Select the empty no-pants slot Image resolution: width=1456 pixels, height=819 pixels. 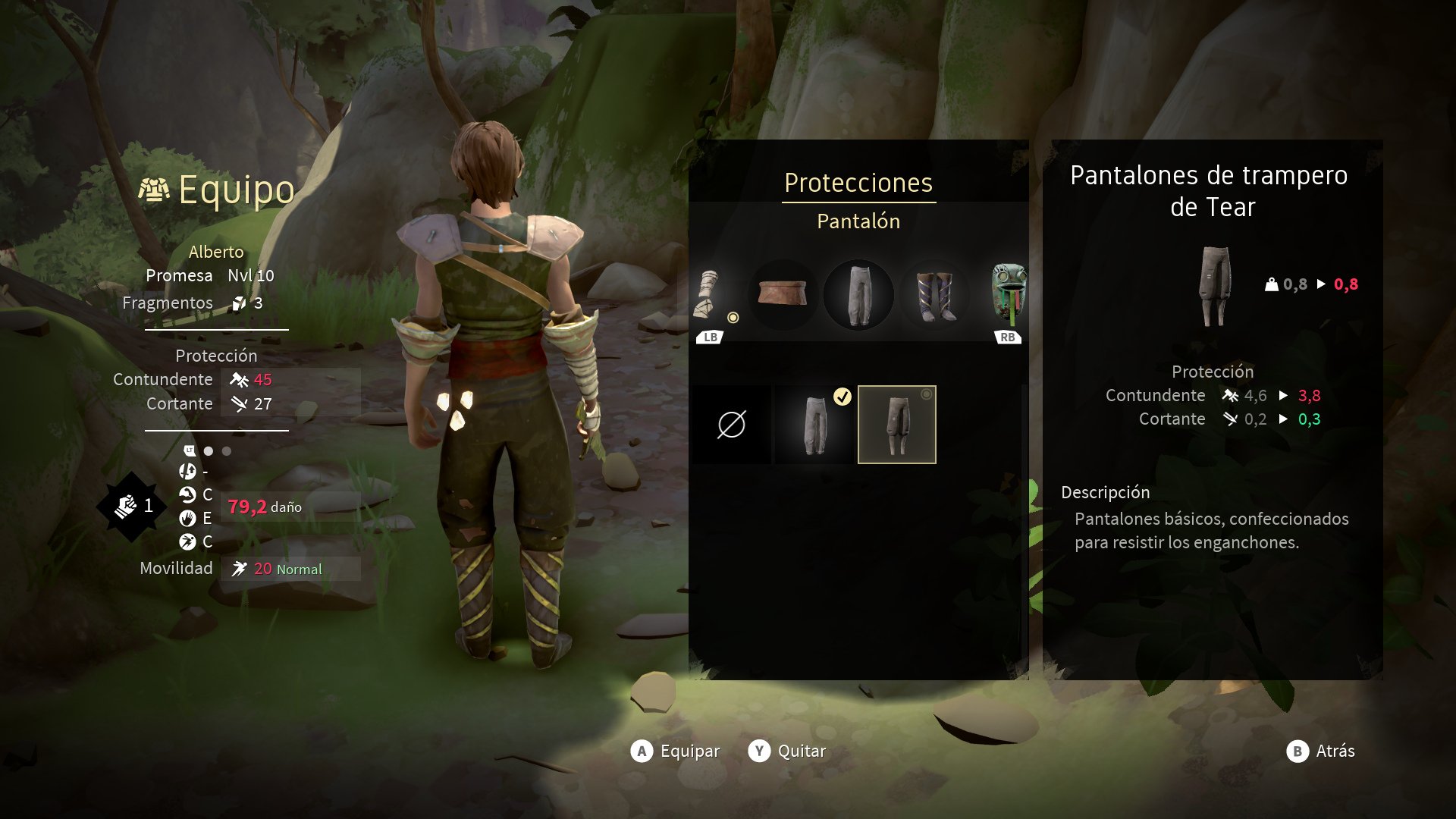(732, 425)
